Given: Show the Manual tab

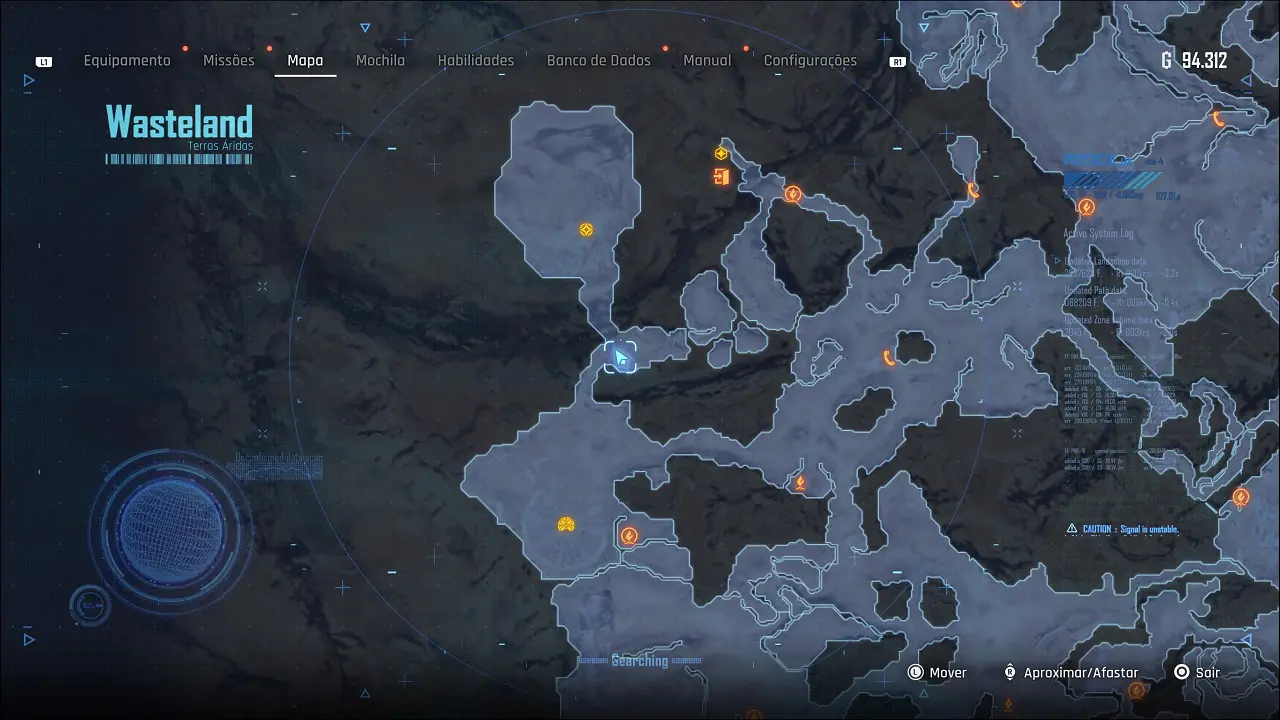Looking at the screenshot, I should (707, 61).
